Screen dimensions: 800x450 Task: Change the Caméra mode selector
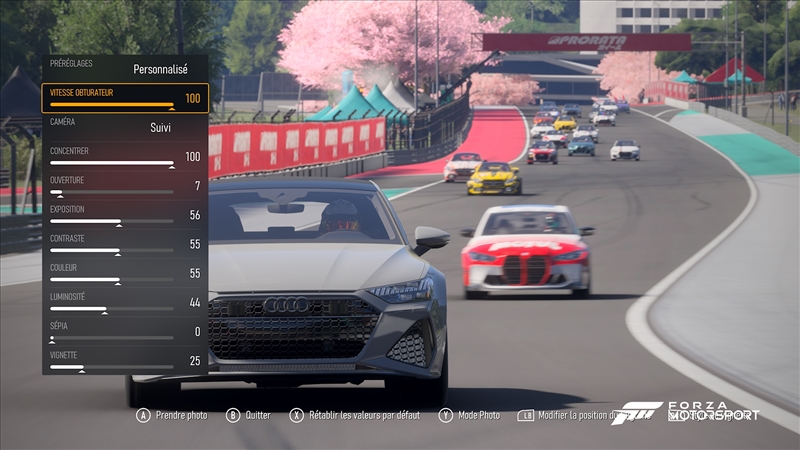(125, 127)
